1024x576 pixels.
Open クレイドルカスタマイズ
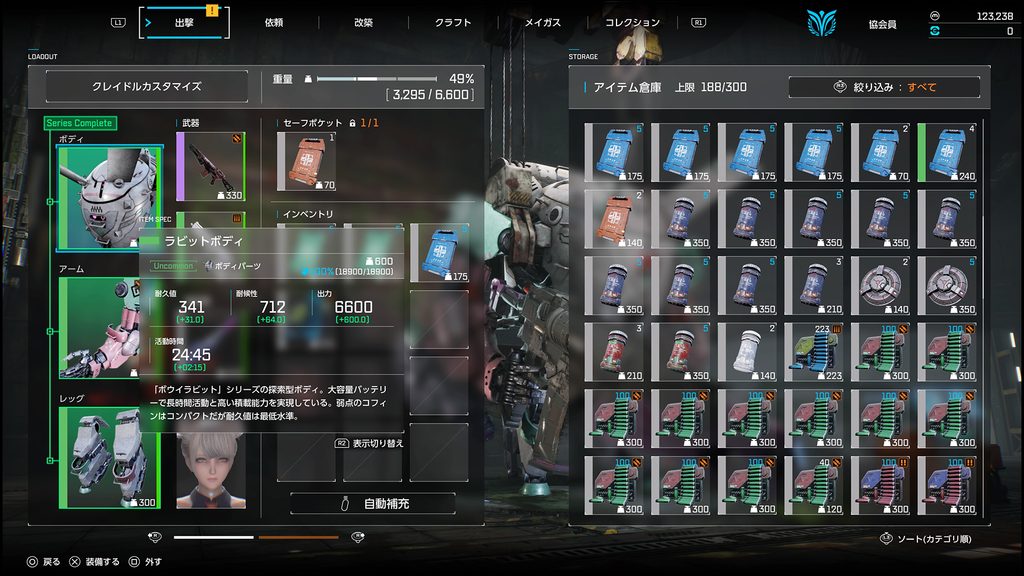pos(147,87)
